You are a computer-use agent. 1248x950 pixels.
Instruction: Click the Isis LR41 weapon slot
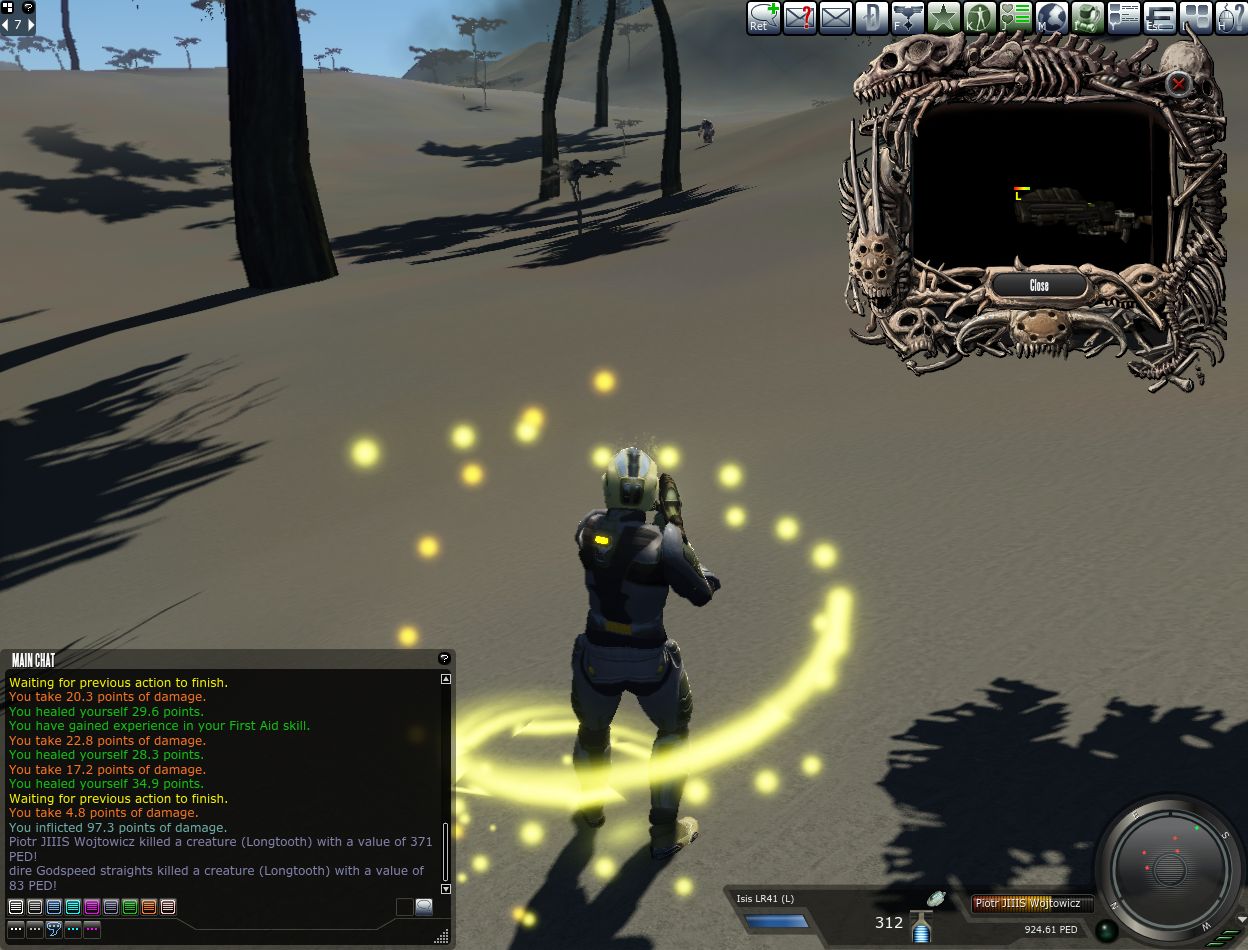[x=777, y=914]
